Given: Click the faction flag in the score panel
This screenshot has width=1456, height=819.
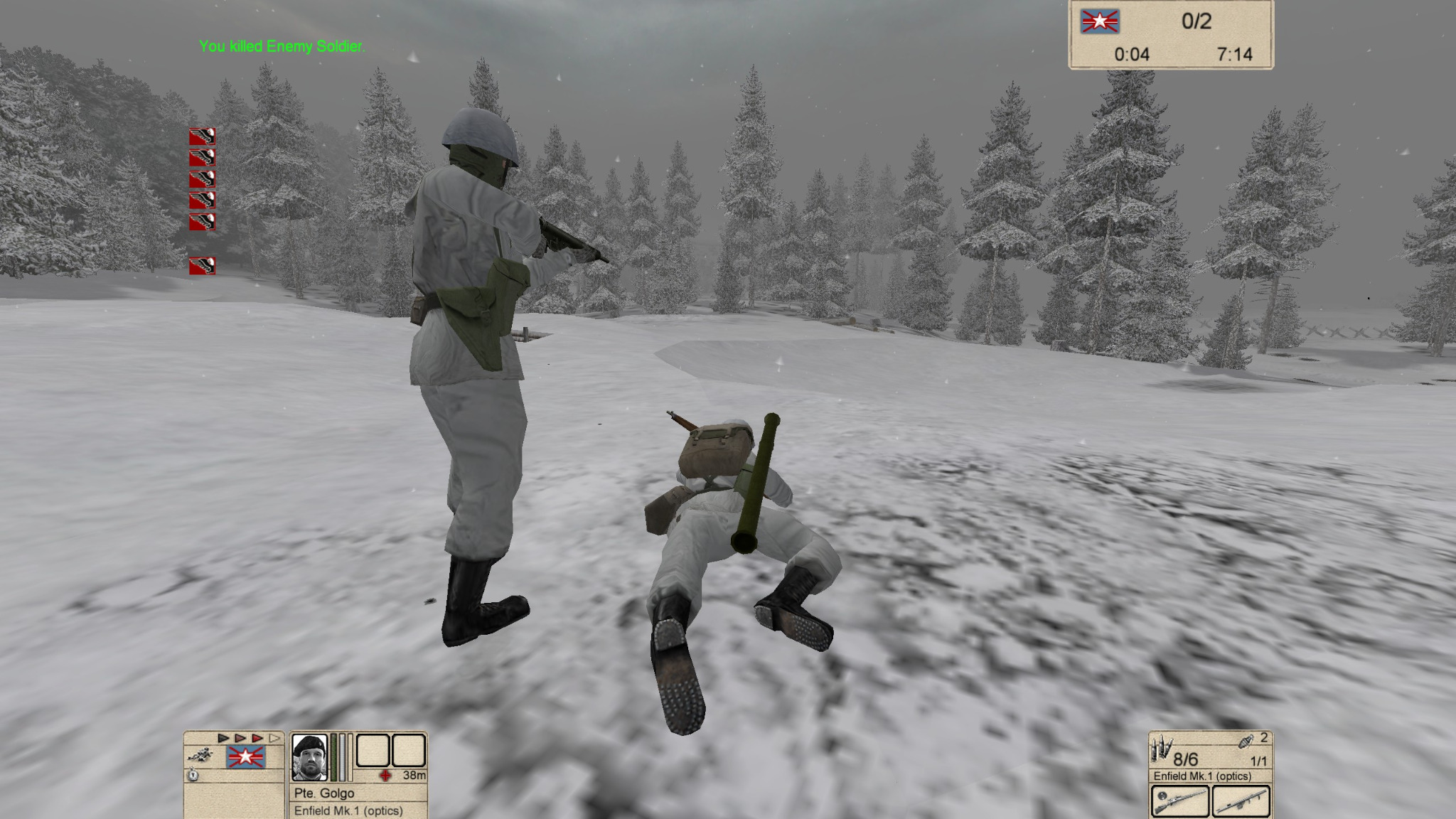Looking at the screenshot, I should (x=1100, y=22).
